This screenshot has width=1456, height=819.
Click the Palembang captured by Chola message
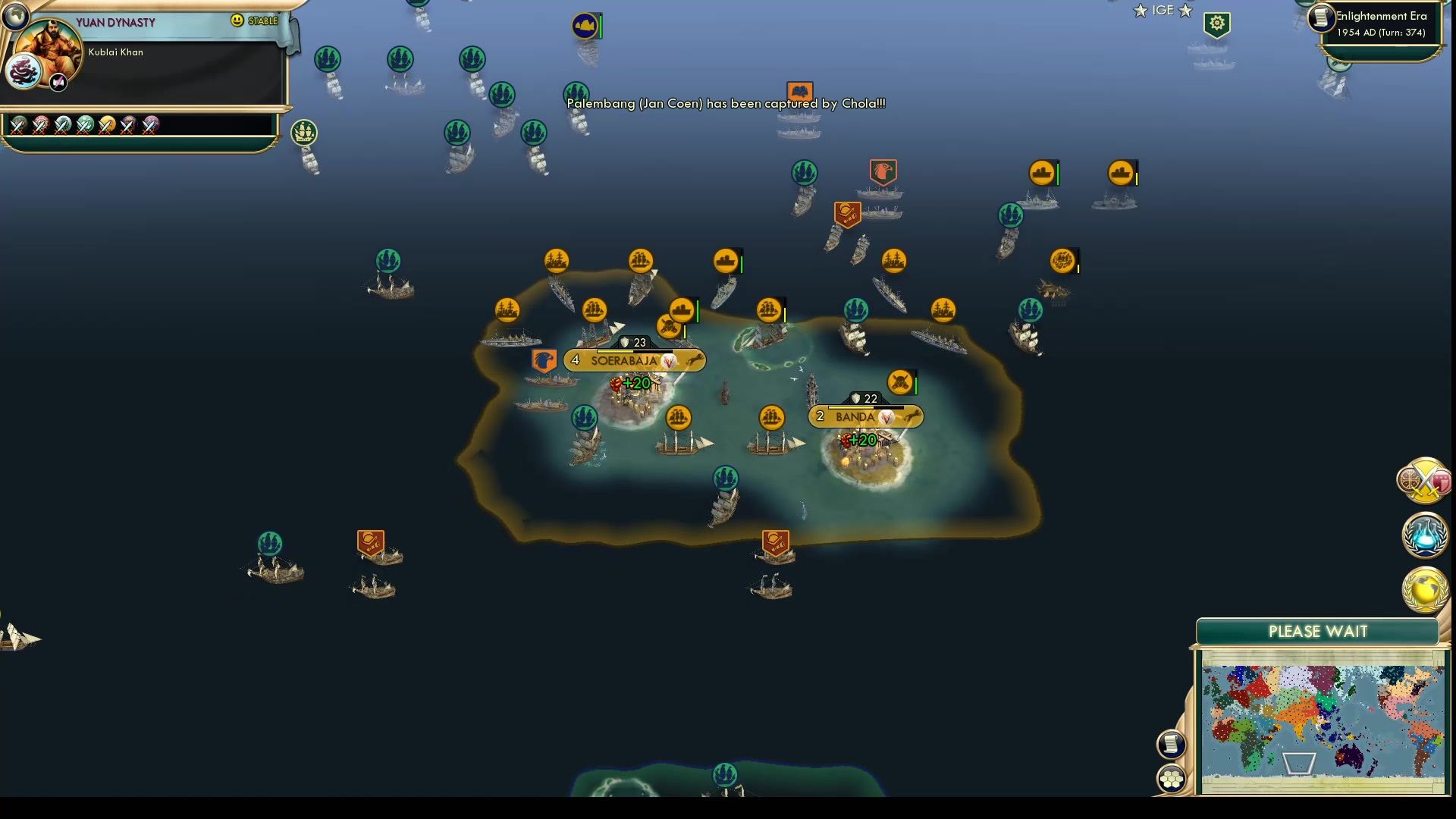pyautogui.click(x=726, y=104)
